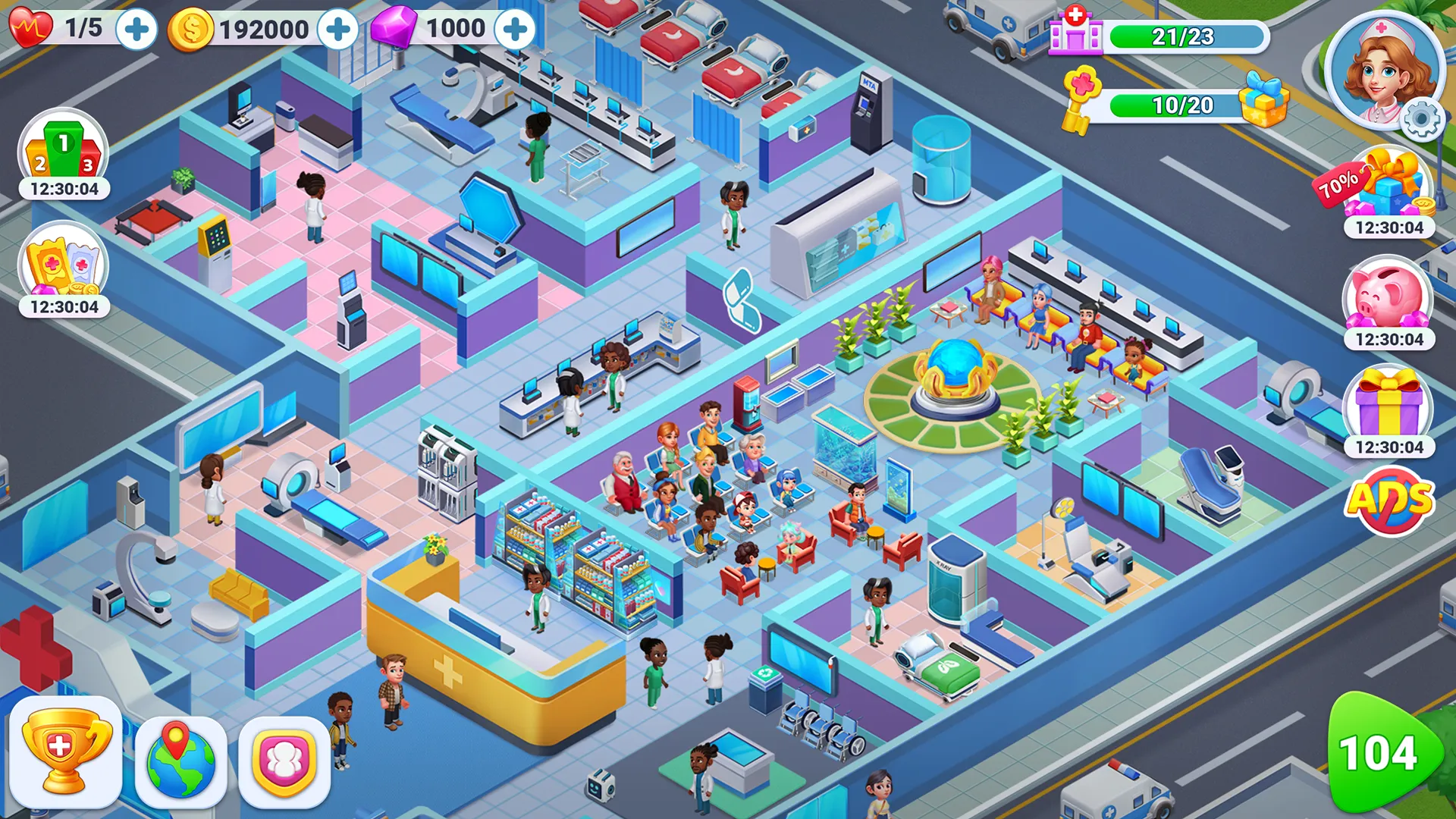Purchase gems via the plus button
Screen dimensions: 1456x819
pos(516,28)
